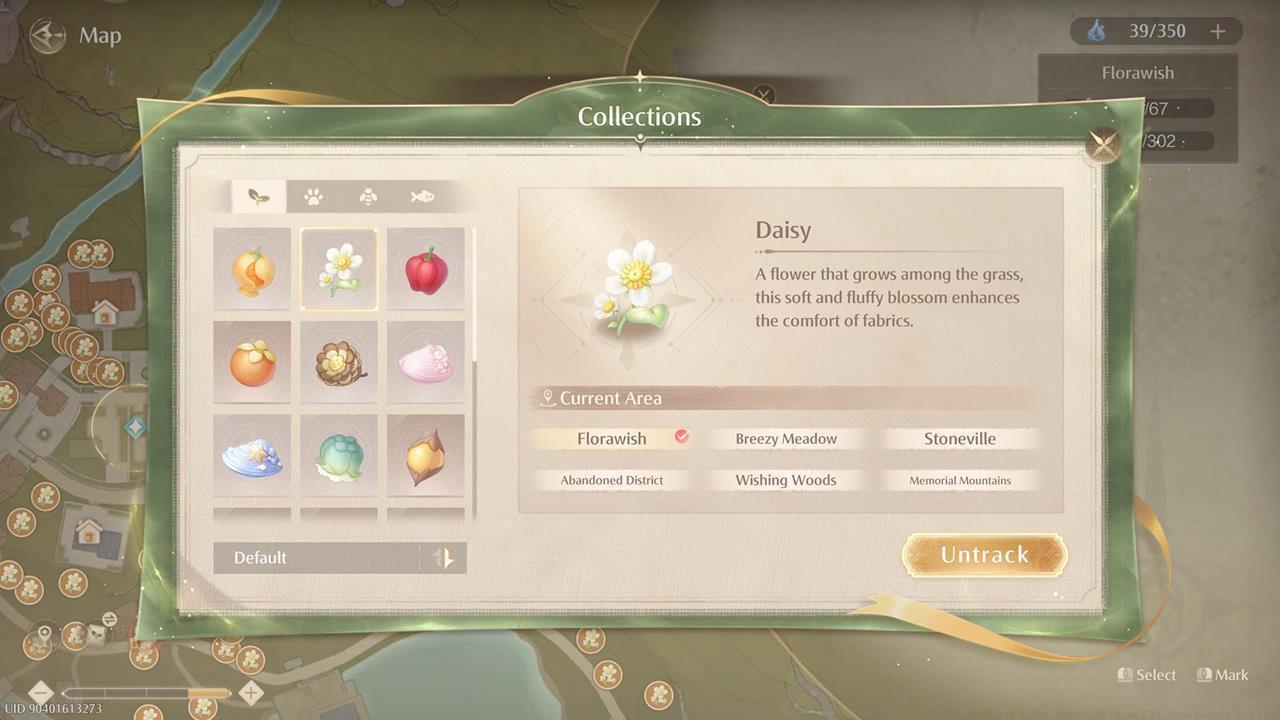Screen dimensions: 1280x720
Task: Click the Untrack button
Action: point(984,555)
